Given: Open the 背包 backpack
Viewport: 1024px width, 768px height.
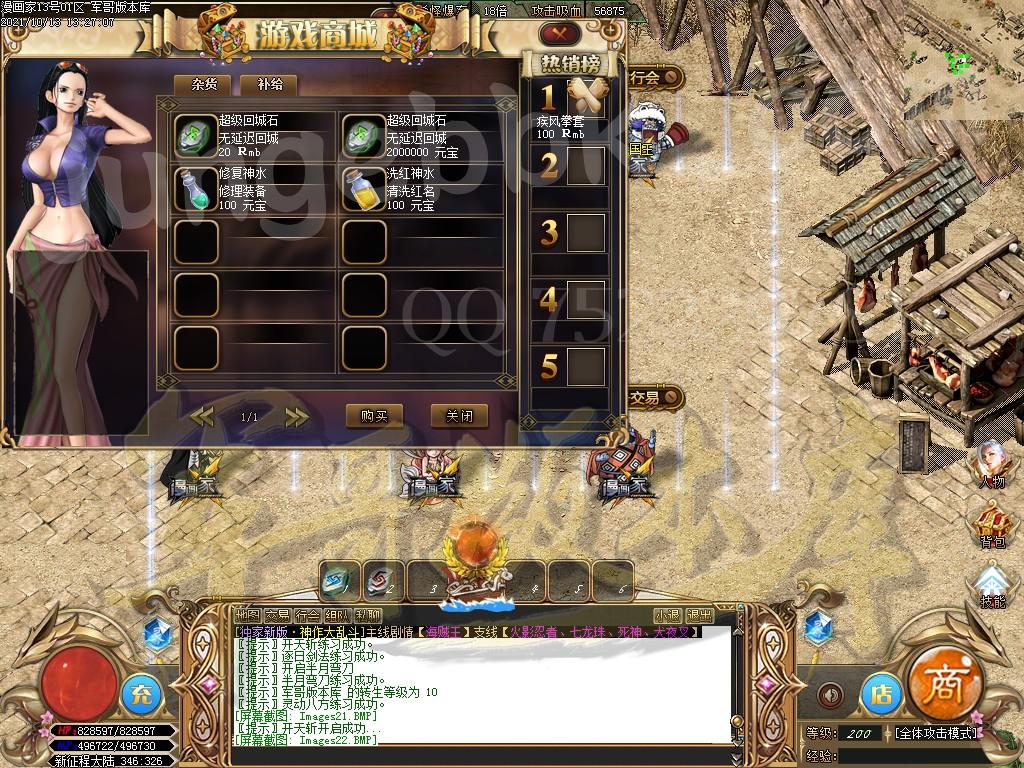Looking at the screenshot, I should coord(991,524).
